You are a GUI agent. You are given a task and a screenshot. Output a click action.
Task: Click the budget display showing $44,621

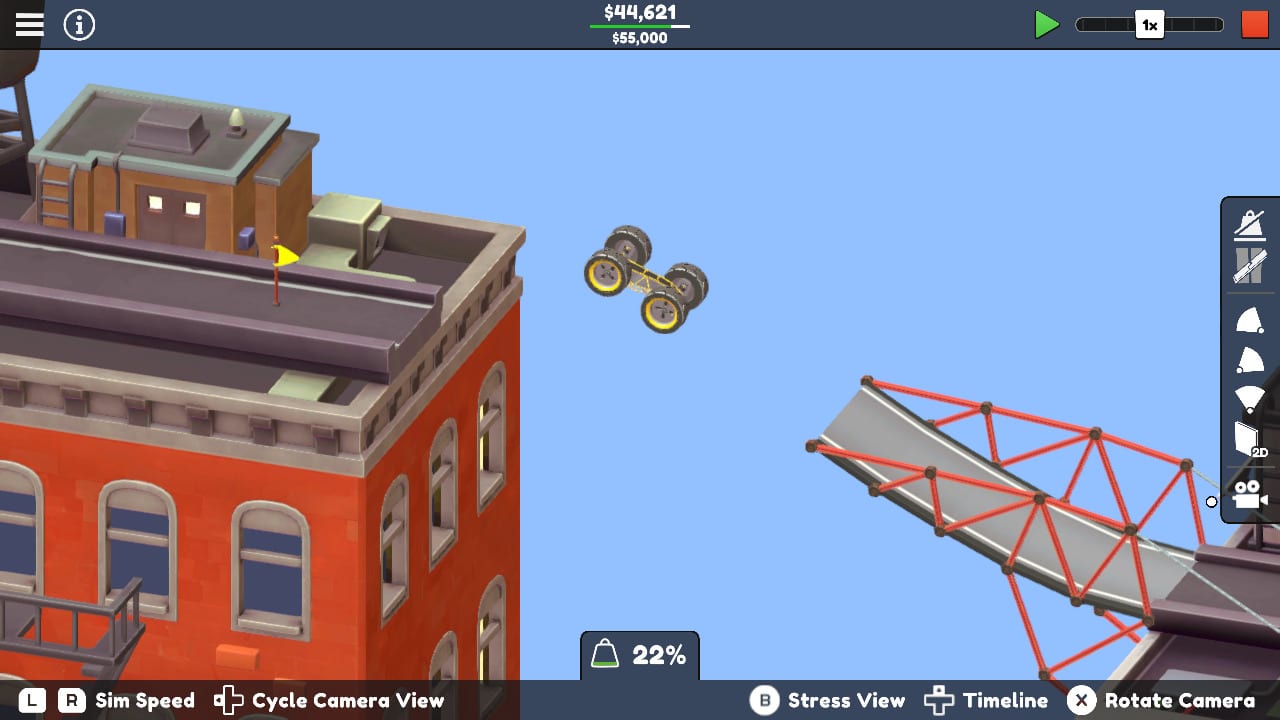[640, 13]
